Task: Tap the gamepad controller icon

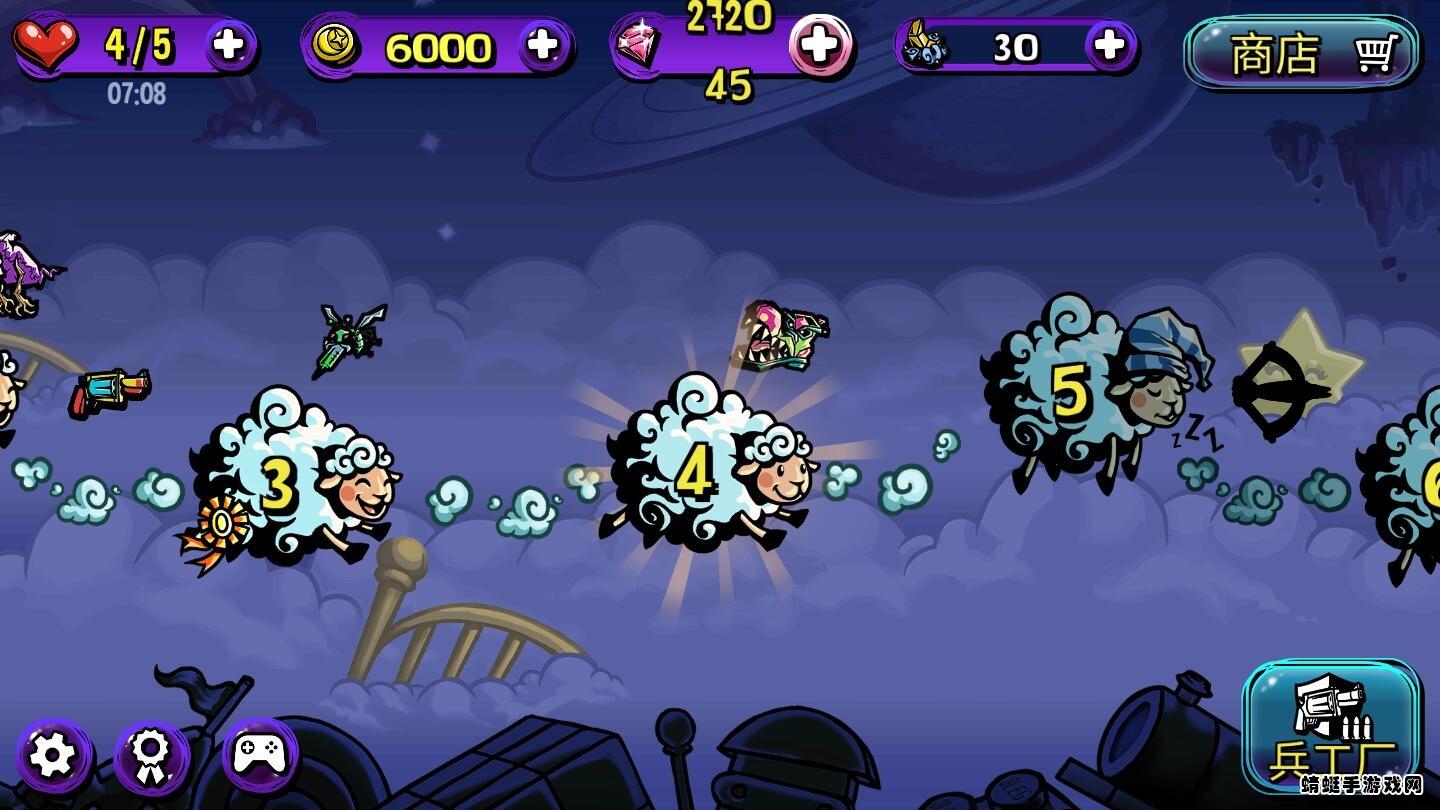Action: [258, 757]
